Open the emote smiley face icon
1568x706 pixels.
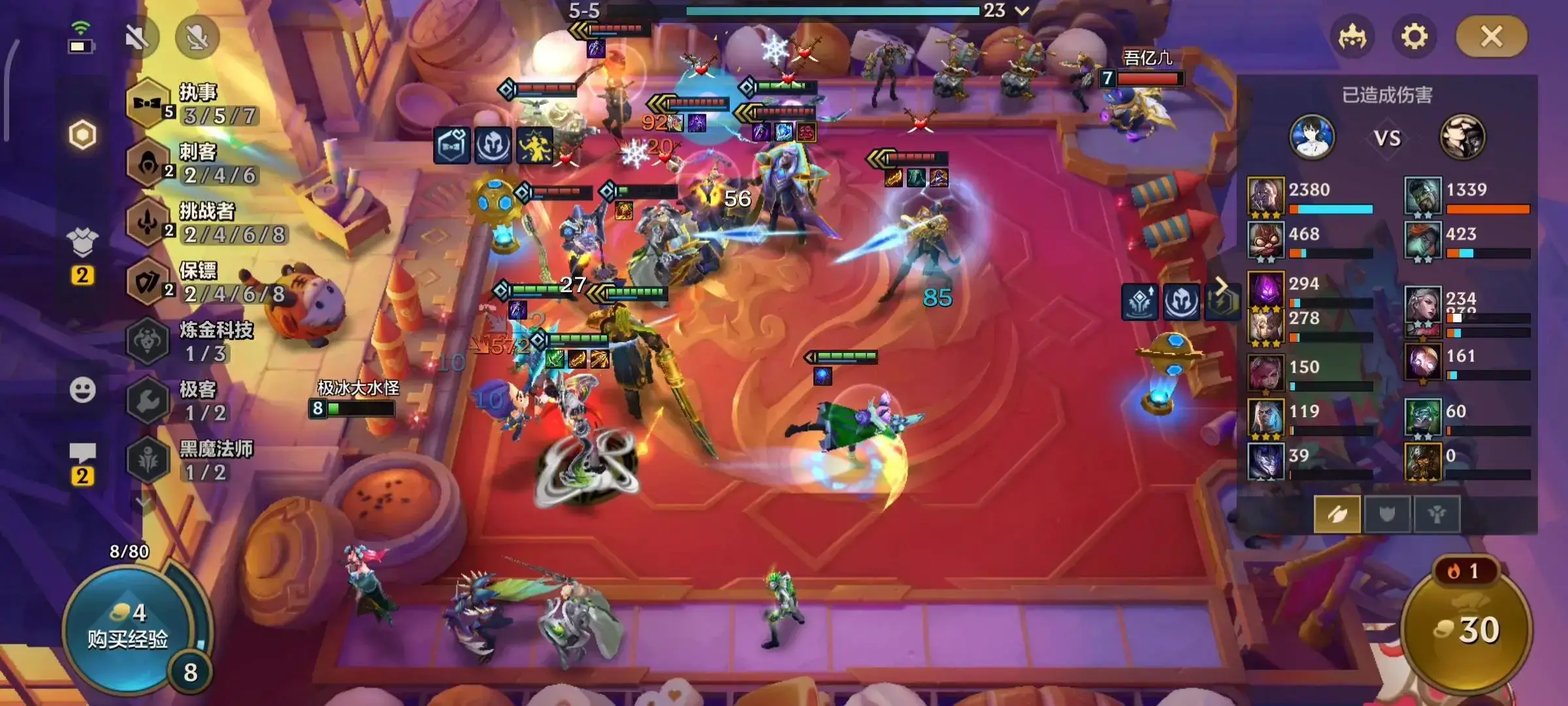coord(82,390)
